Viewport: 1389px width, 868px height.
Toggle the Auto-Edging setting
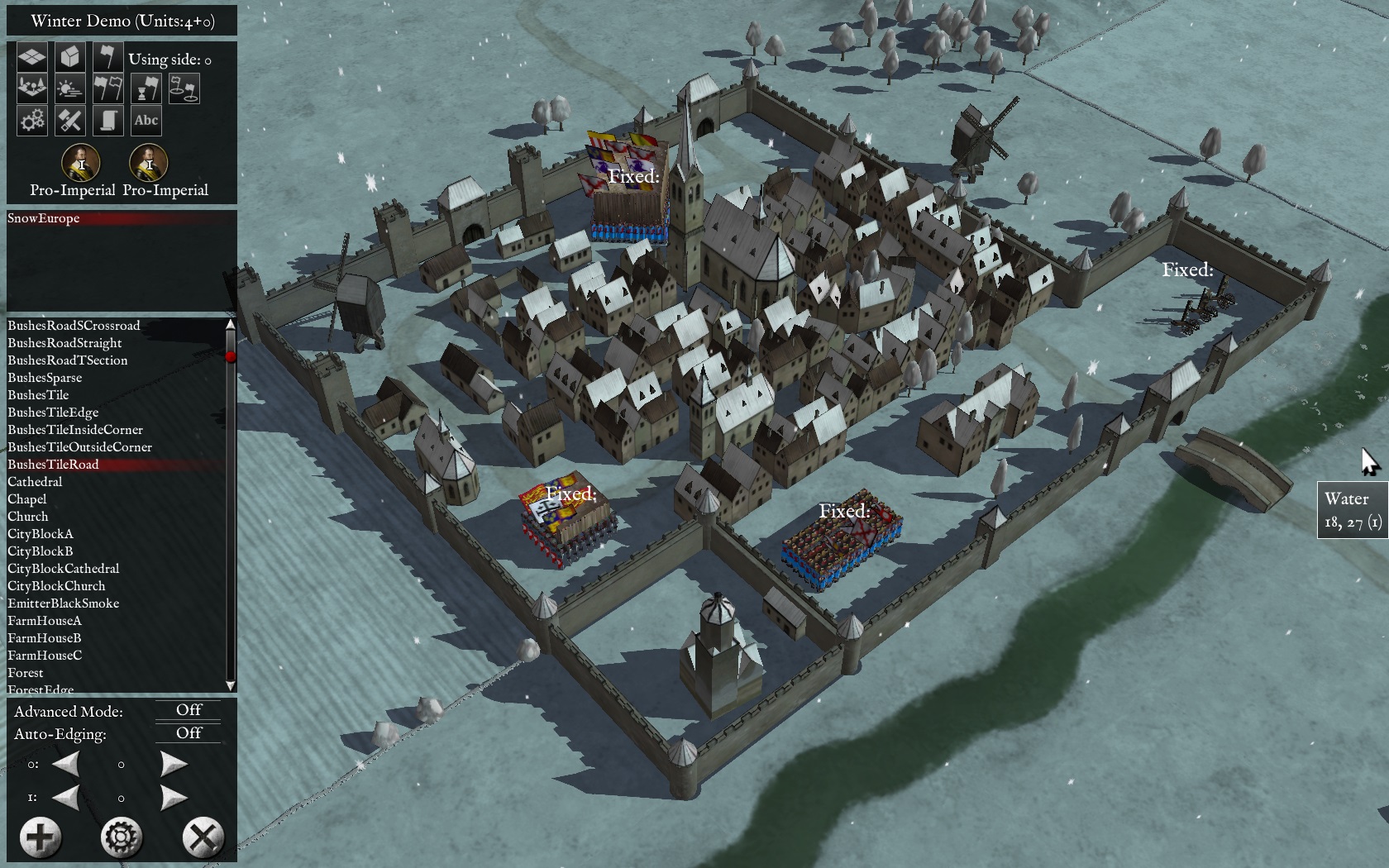189,733
